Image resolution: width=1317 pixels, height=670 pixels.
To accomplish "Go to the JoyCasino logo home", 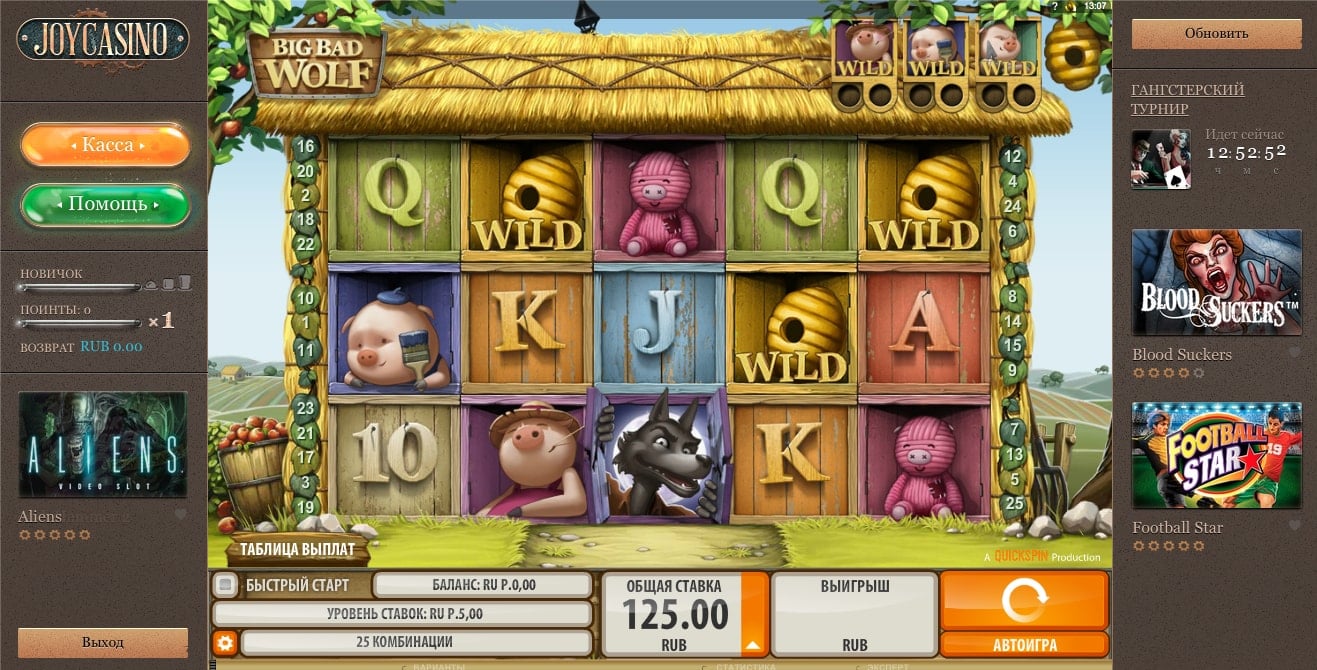I will [103, 40].
